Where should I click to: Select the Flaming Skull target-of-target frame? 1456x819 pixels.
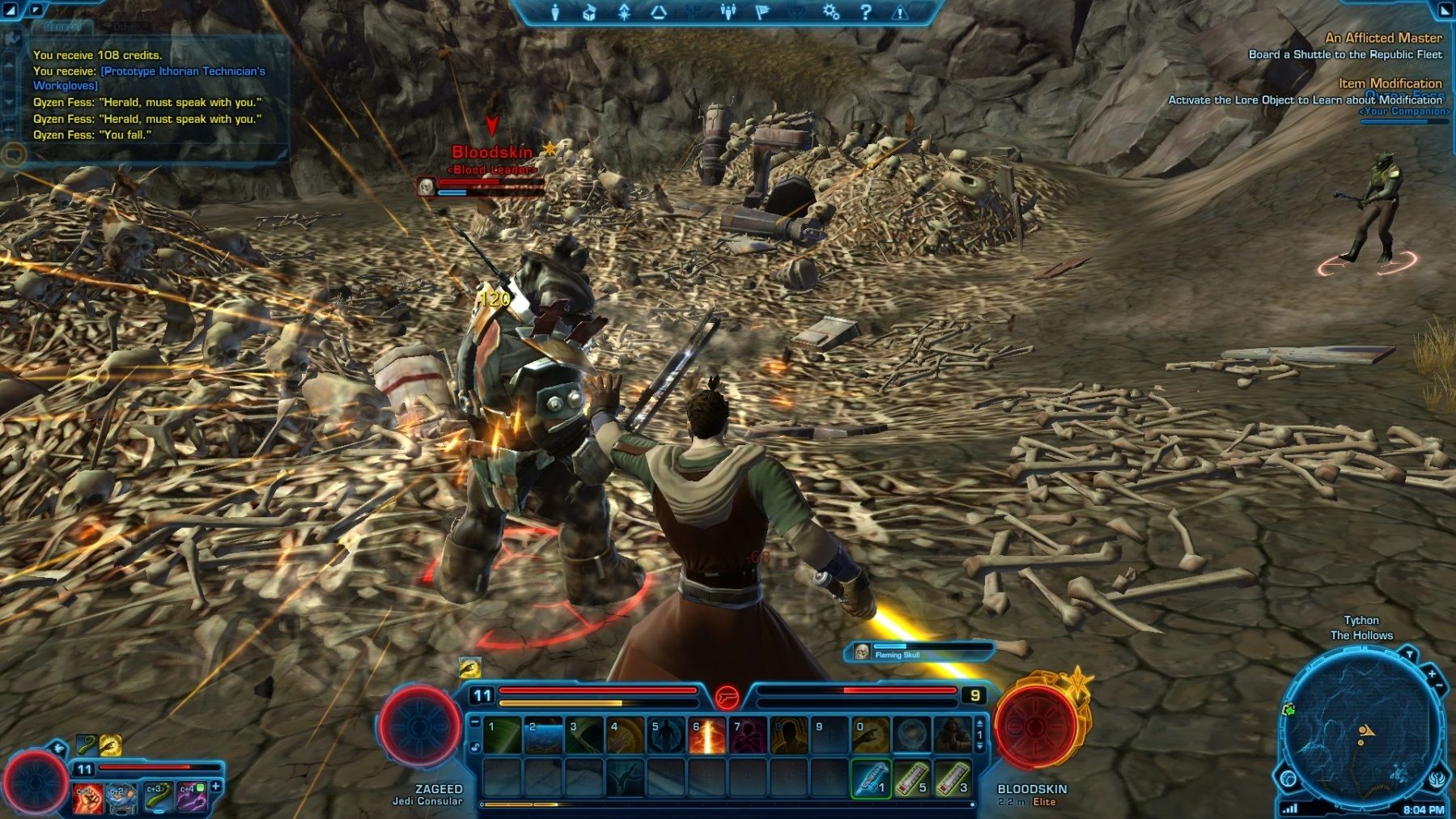point(919,652)
